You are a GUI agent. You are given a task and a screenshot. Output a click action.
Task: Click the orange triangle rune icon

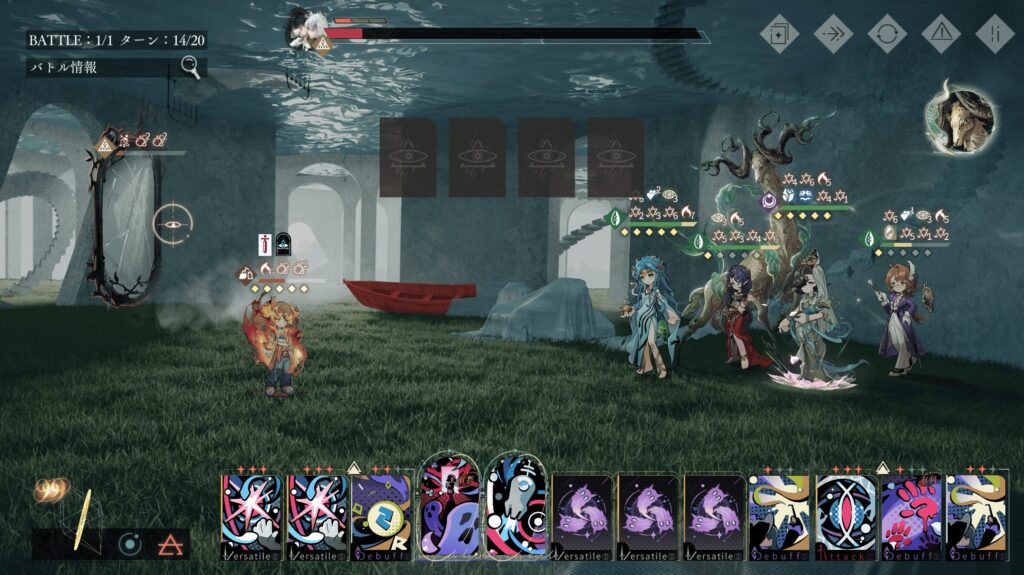[x=168, y=544]
